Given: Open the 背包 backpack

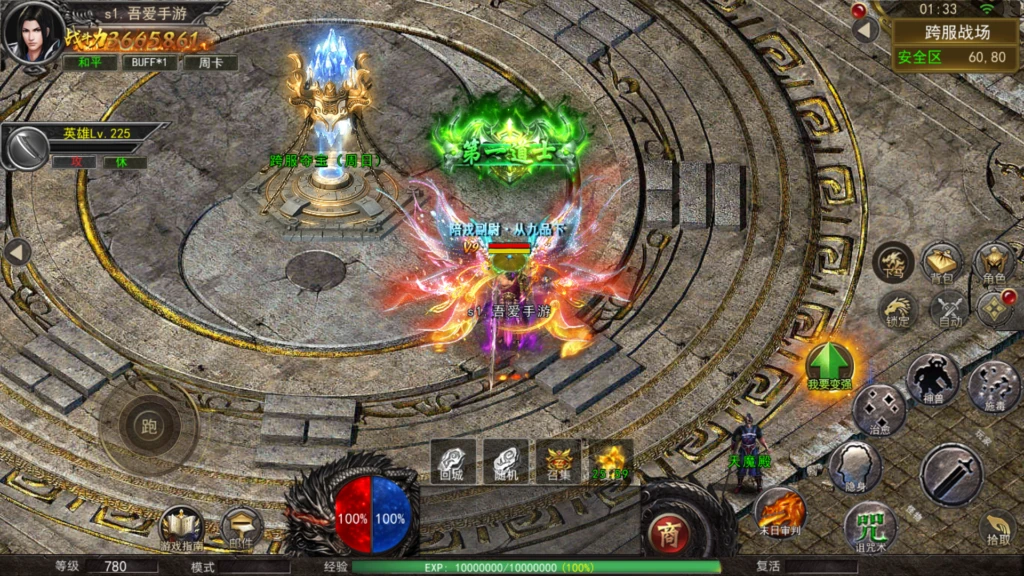Looking at the screenshot, I should click(x=942, y=262).
